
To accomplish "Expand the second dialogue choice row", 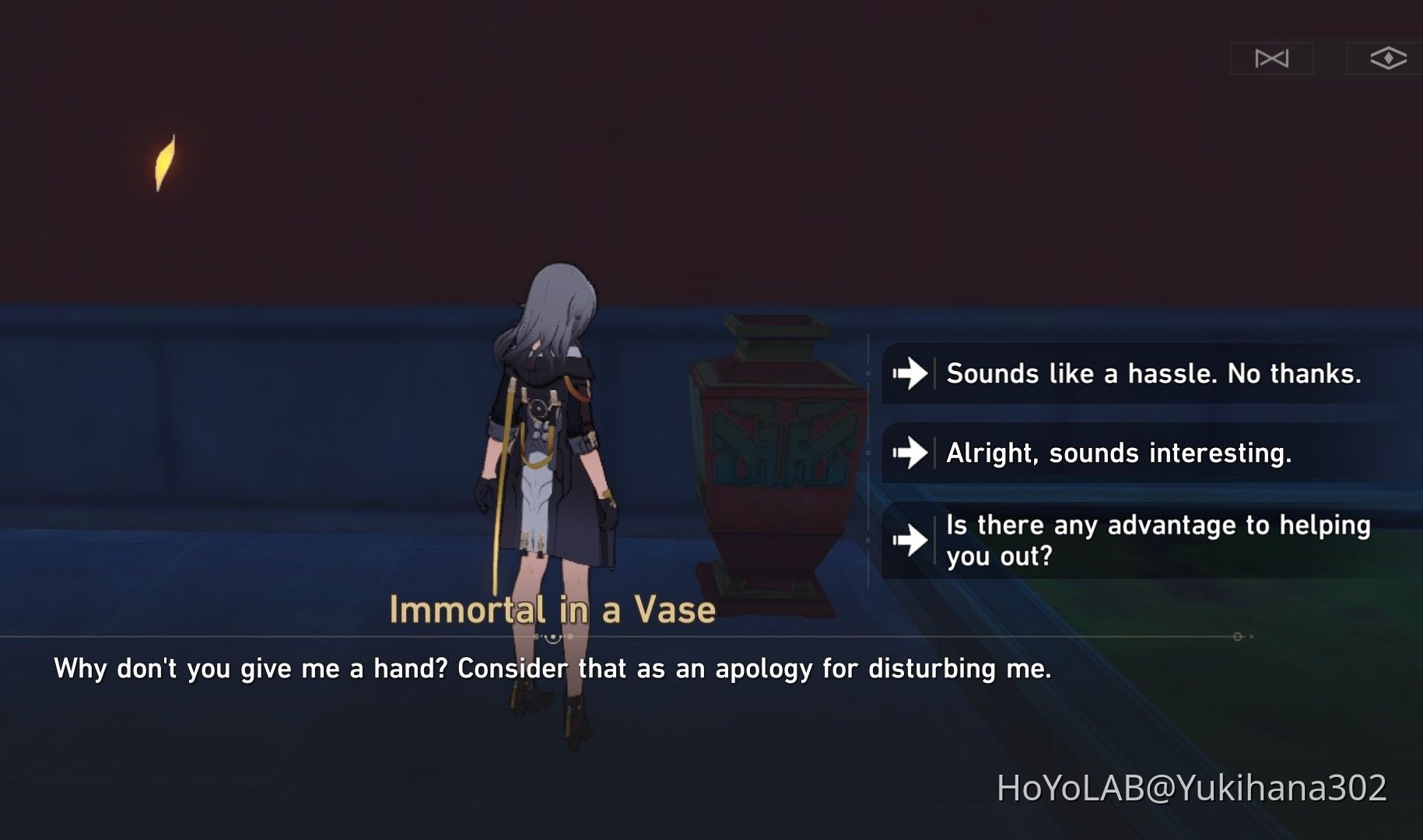I will click(x=1128, y=453).
